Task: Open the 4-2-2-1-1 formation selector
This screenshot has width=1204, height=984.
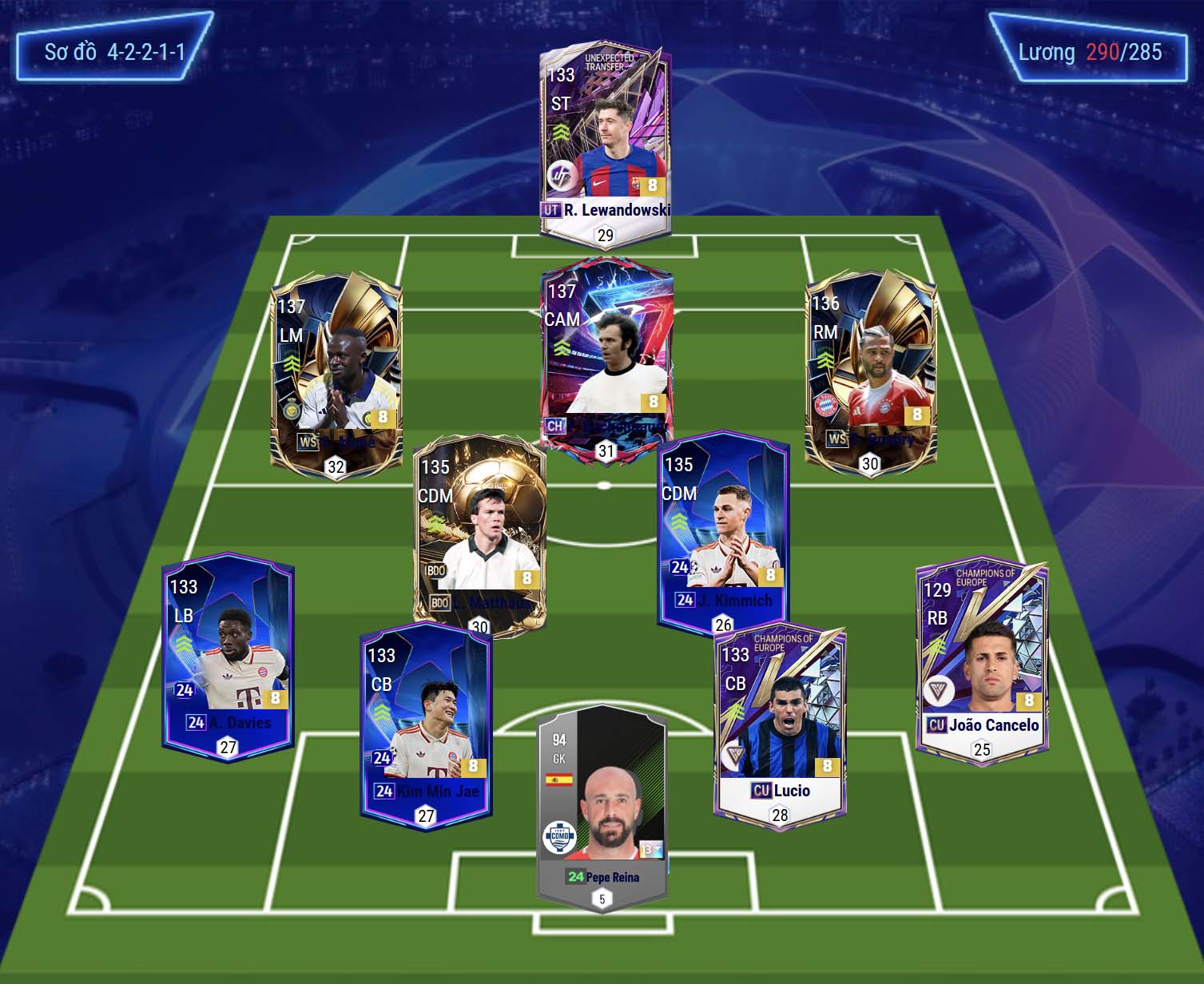Action: tap(114, 53)
